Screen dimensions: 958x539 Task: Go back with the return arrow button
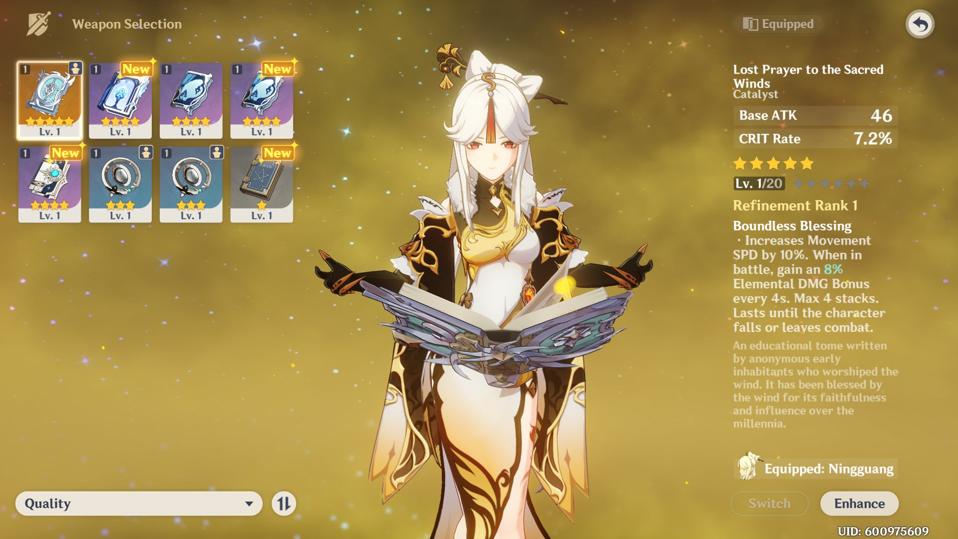919,24
